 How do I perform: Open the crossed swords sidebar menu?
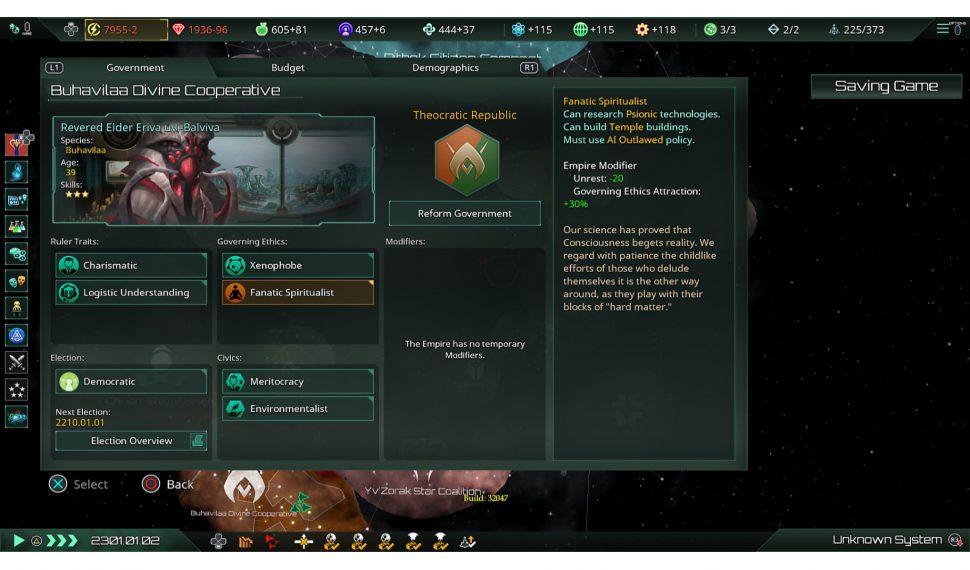17,363
